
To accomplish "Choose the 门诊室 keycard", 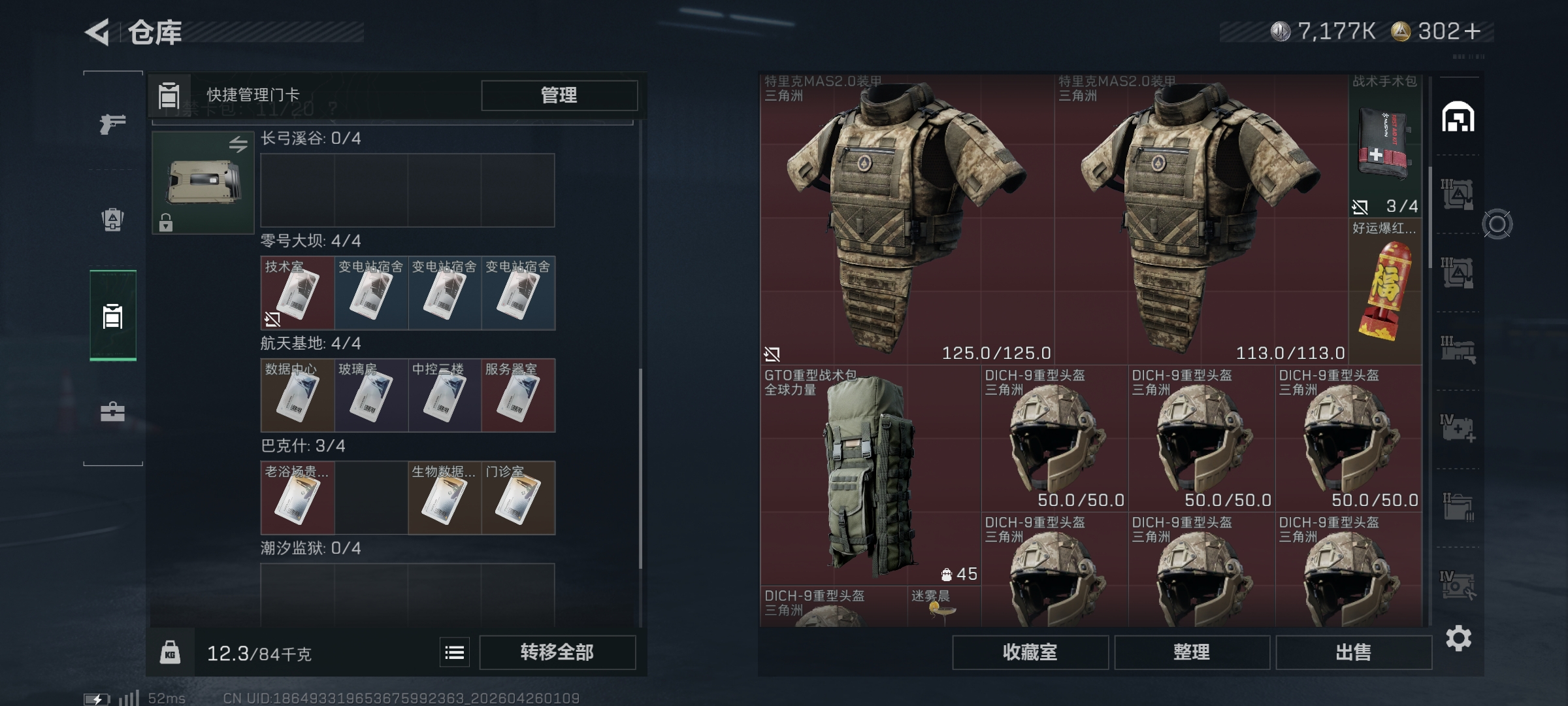I will coord(518,498).
